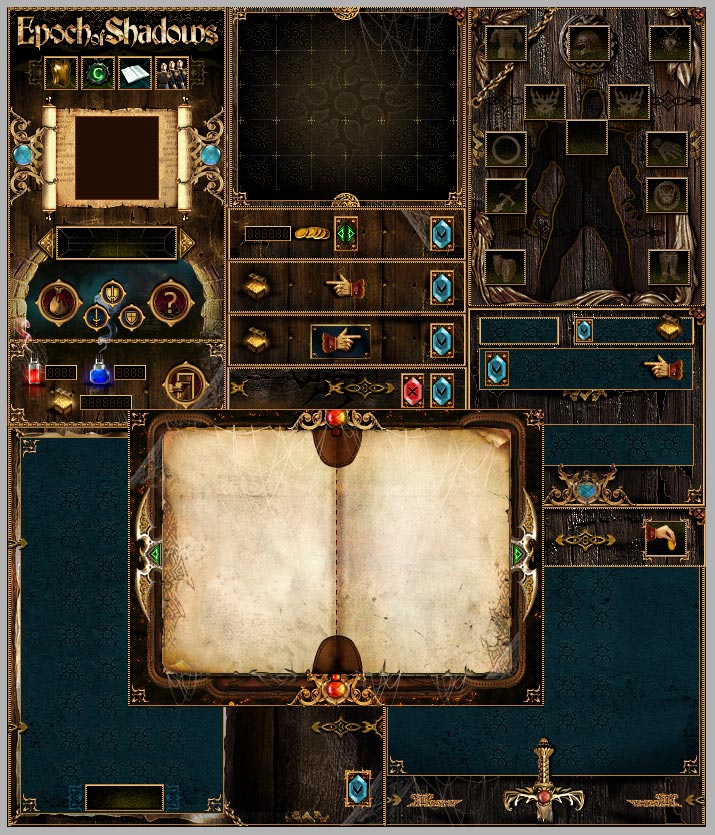Open the journal with the open book icon
The image size is (715, 835).
pyautogui.click(x=134, y=73)
